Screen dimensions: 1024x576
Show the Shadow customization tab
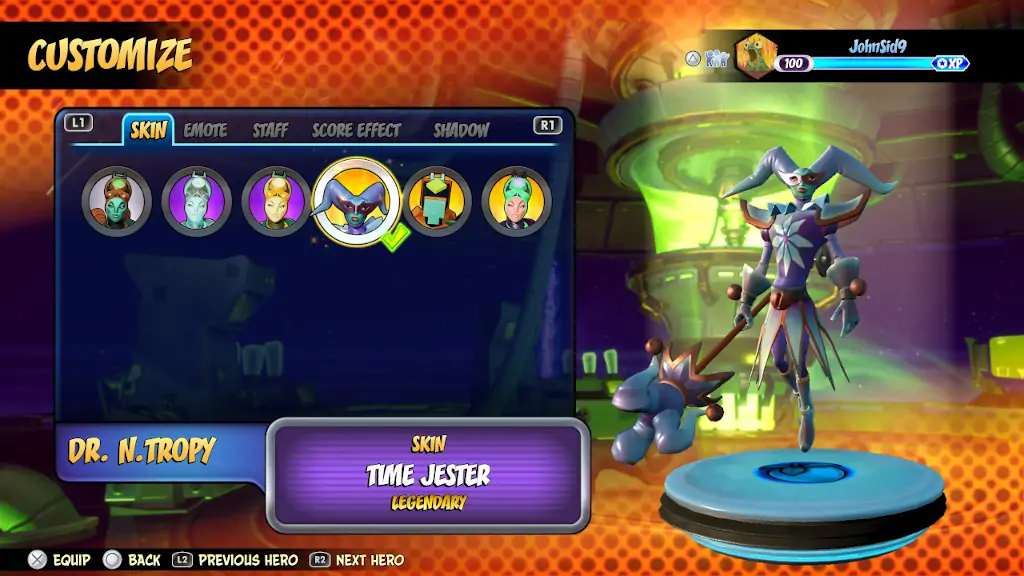click(461, 130)
